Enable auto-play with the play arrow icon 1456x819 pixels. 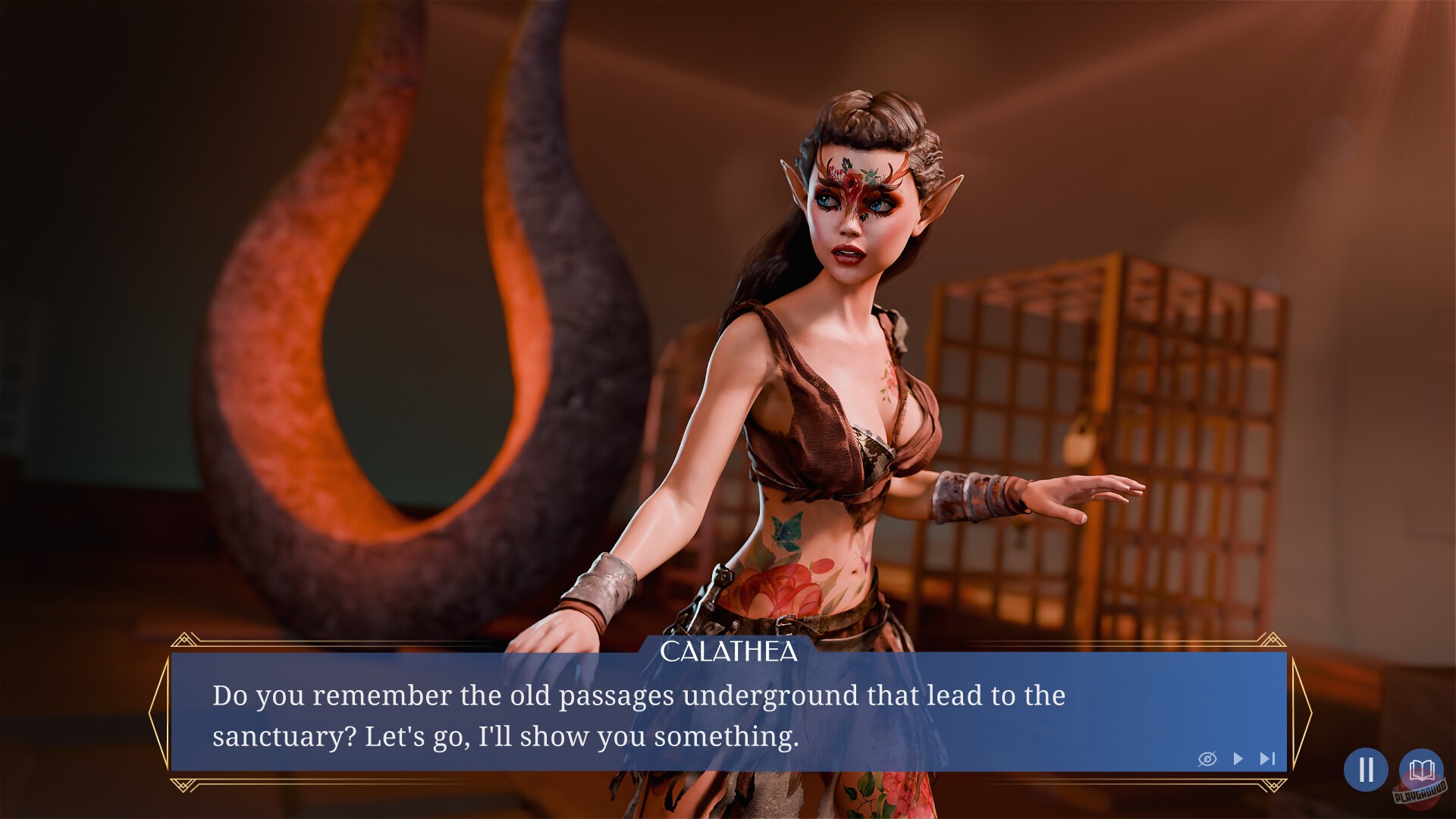tap(1239, 758)
